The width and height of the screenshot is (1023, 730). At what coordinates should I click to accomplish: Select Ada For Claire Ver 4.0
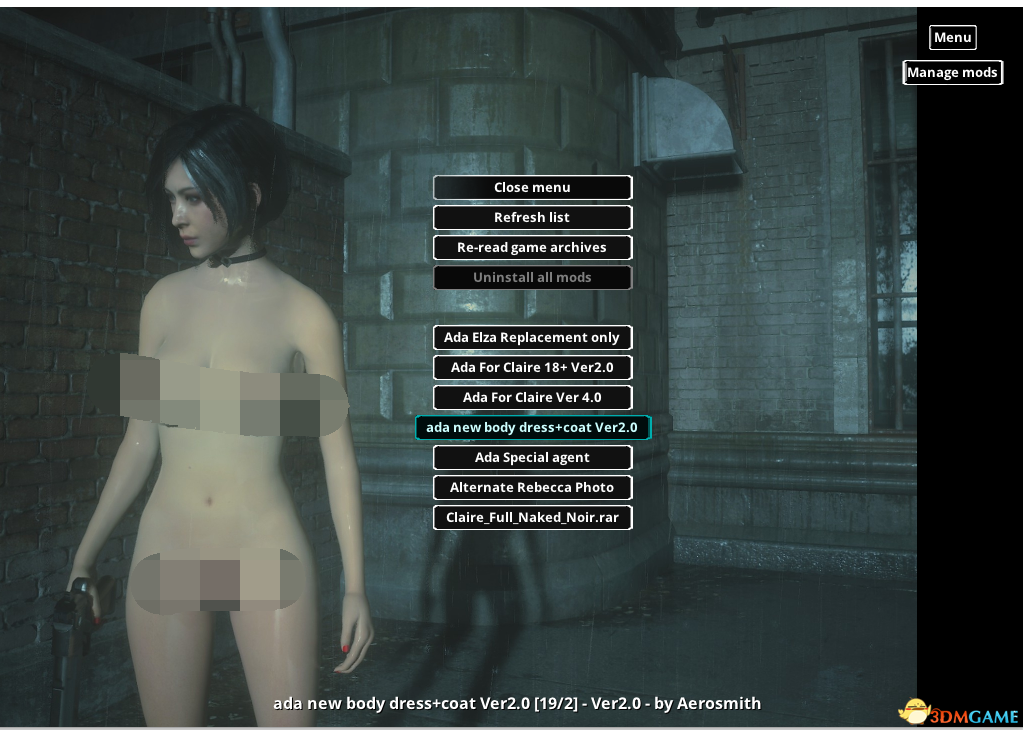click(532, 397)
